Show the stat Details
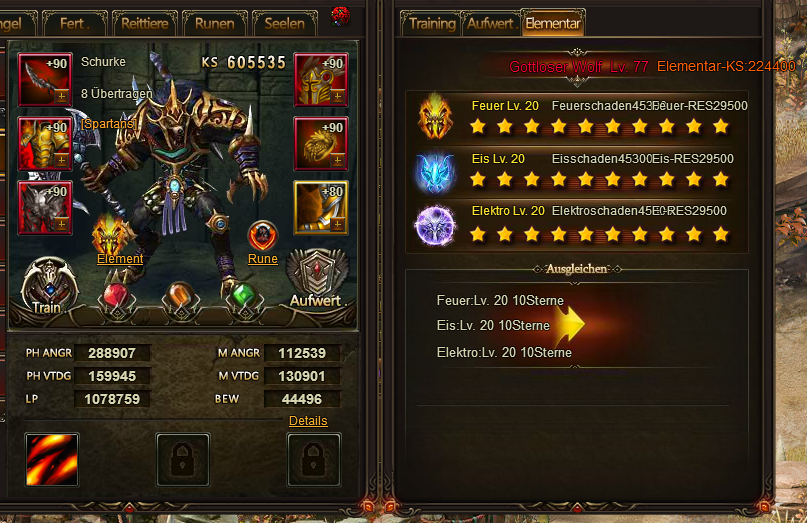 click(307, 421)
